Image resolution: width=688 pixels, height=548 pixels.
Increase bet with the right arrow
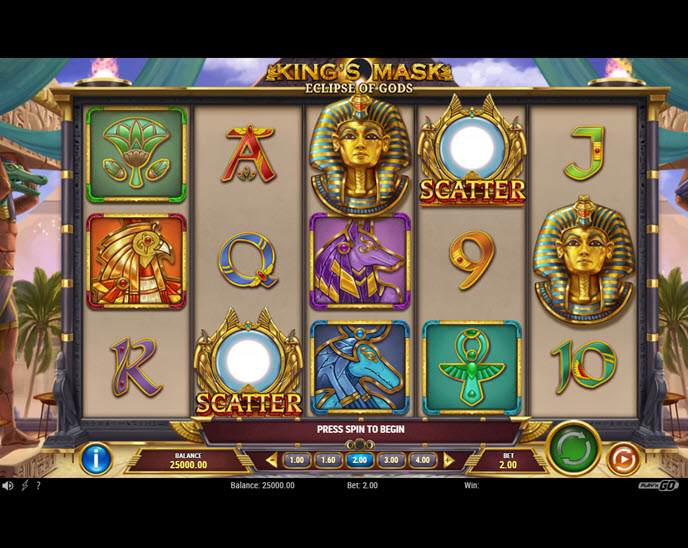(448, 461)
